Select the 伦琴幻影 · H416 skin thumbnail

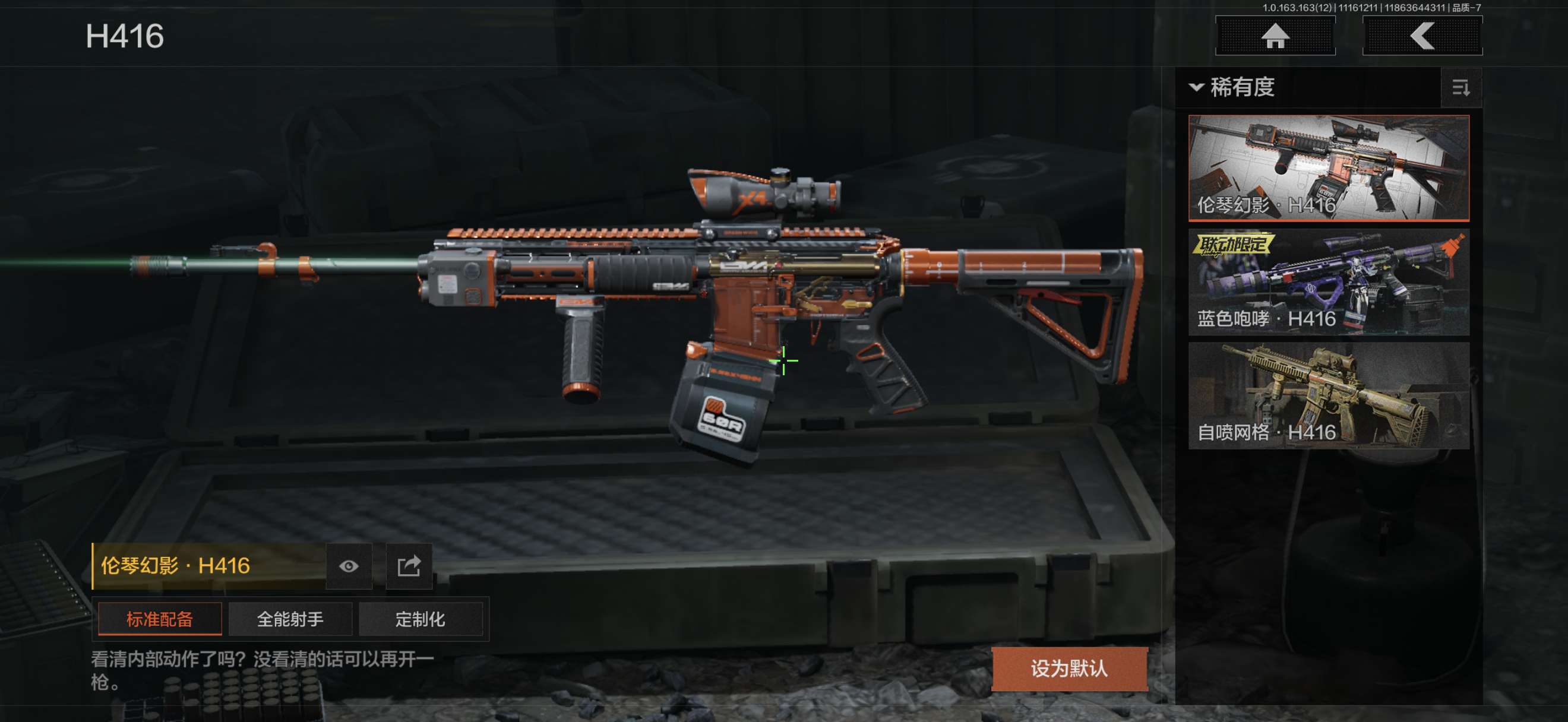(1328, 167)
